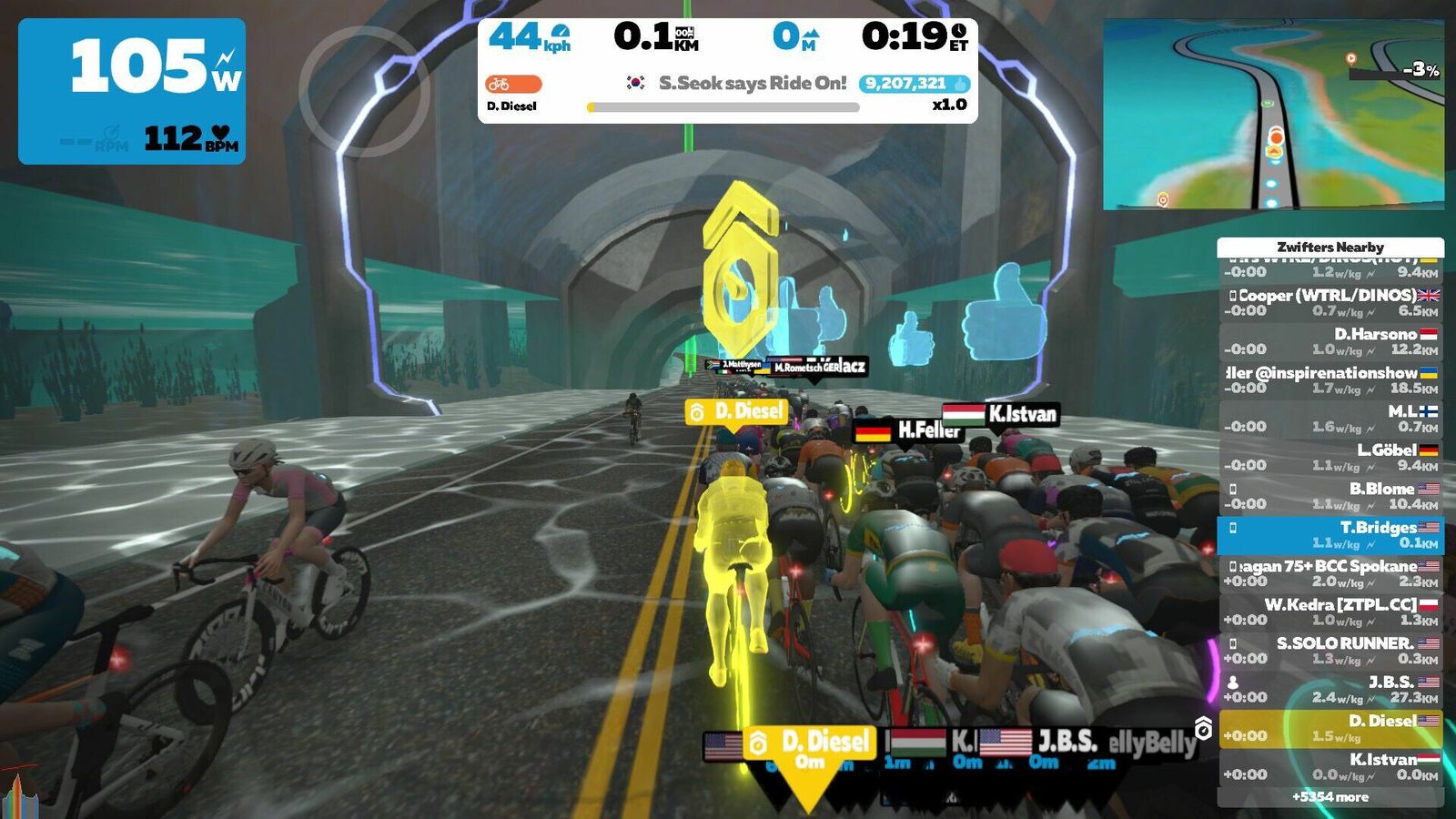1456x819 pixels.
Task: Click the 105 W power display panel
Action: click(x=132, y=91)
